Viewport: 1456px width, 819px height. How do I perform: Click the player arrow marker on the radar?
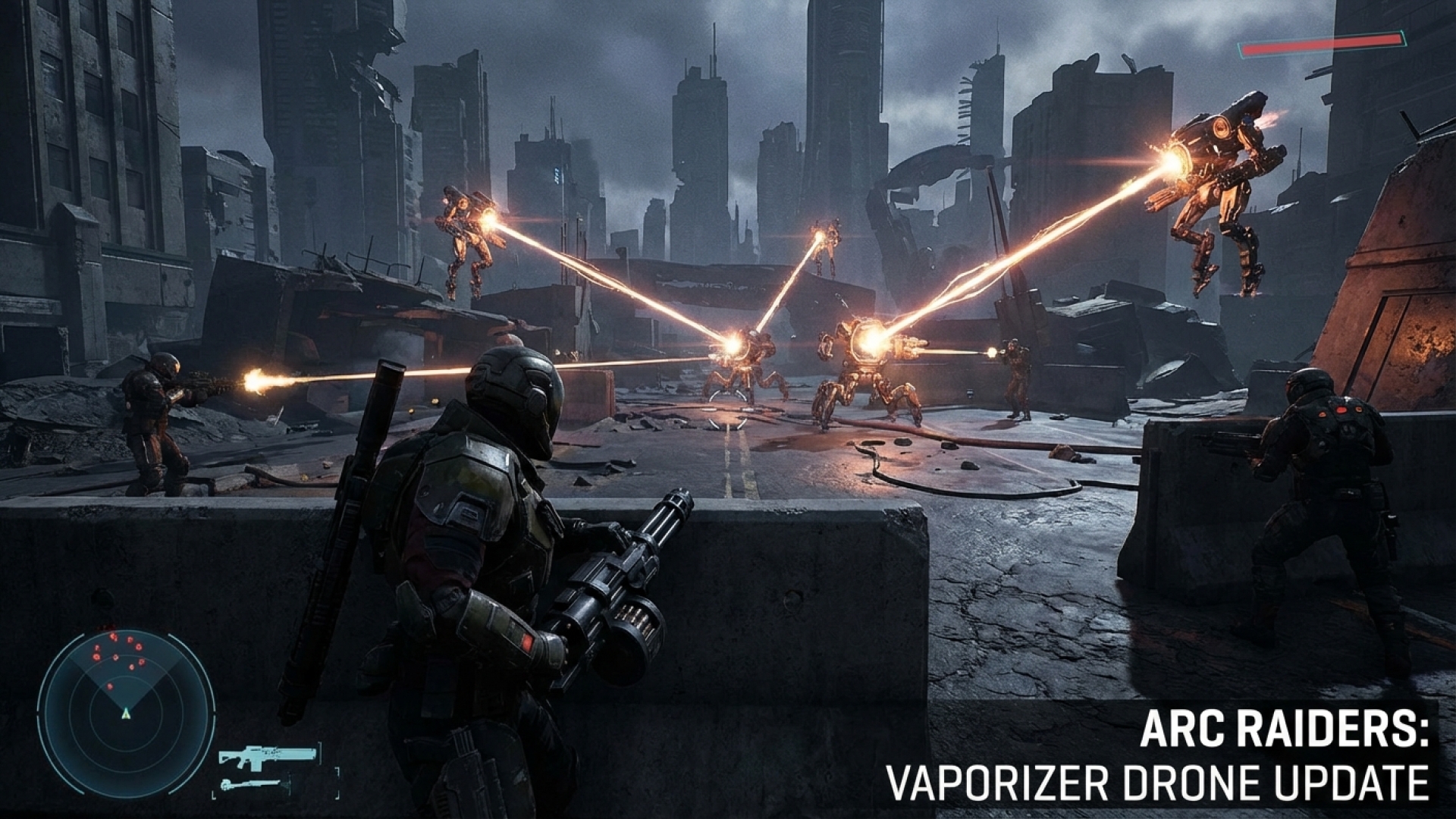click(x=126, y=714)
